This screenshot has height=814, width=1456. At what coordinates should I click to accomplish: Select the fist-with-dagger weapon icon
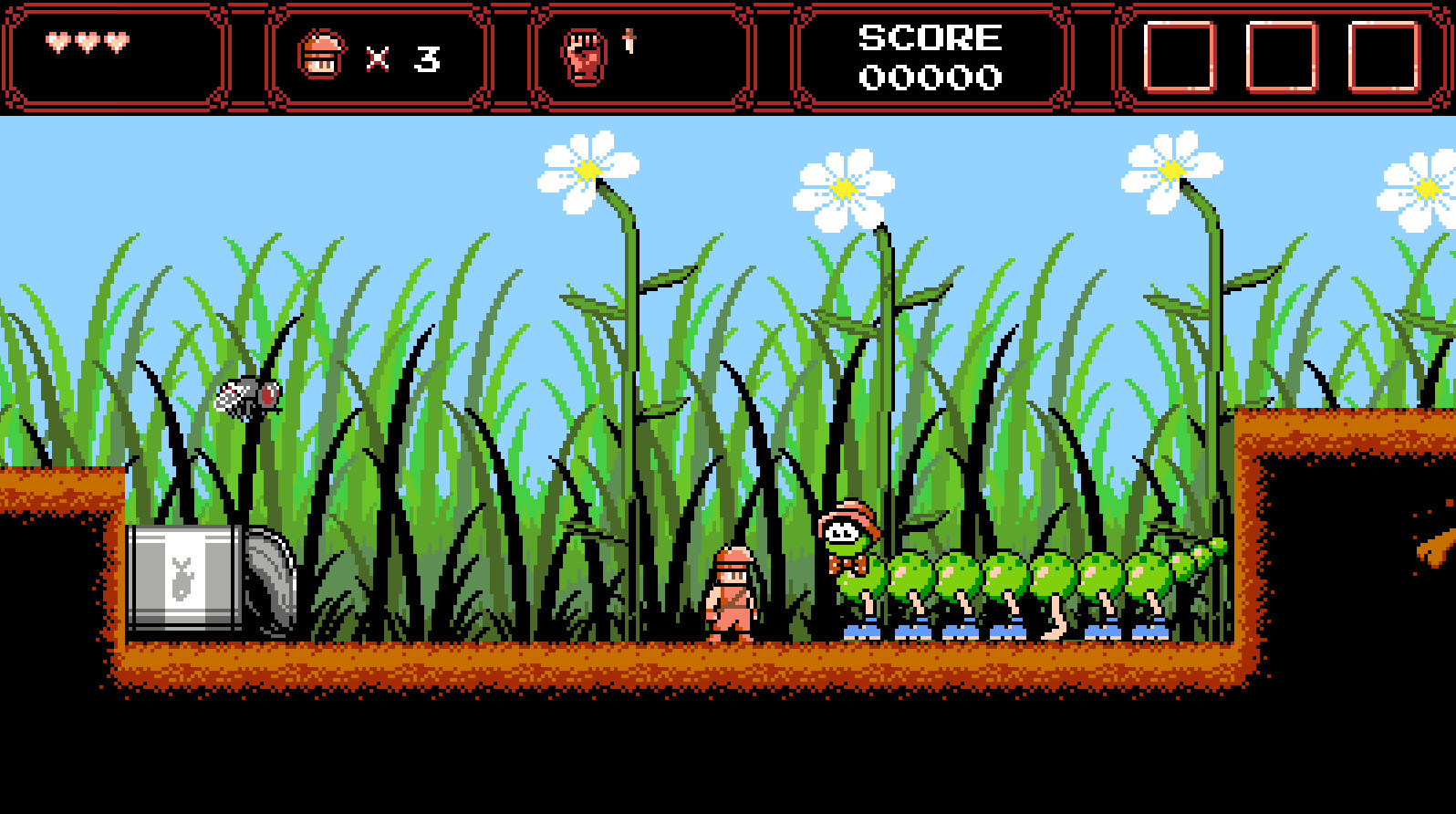pyautogui.click(x=586, y=53)
